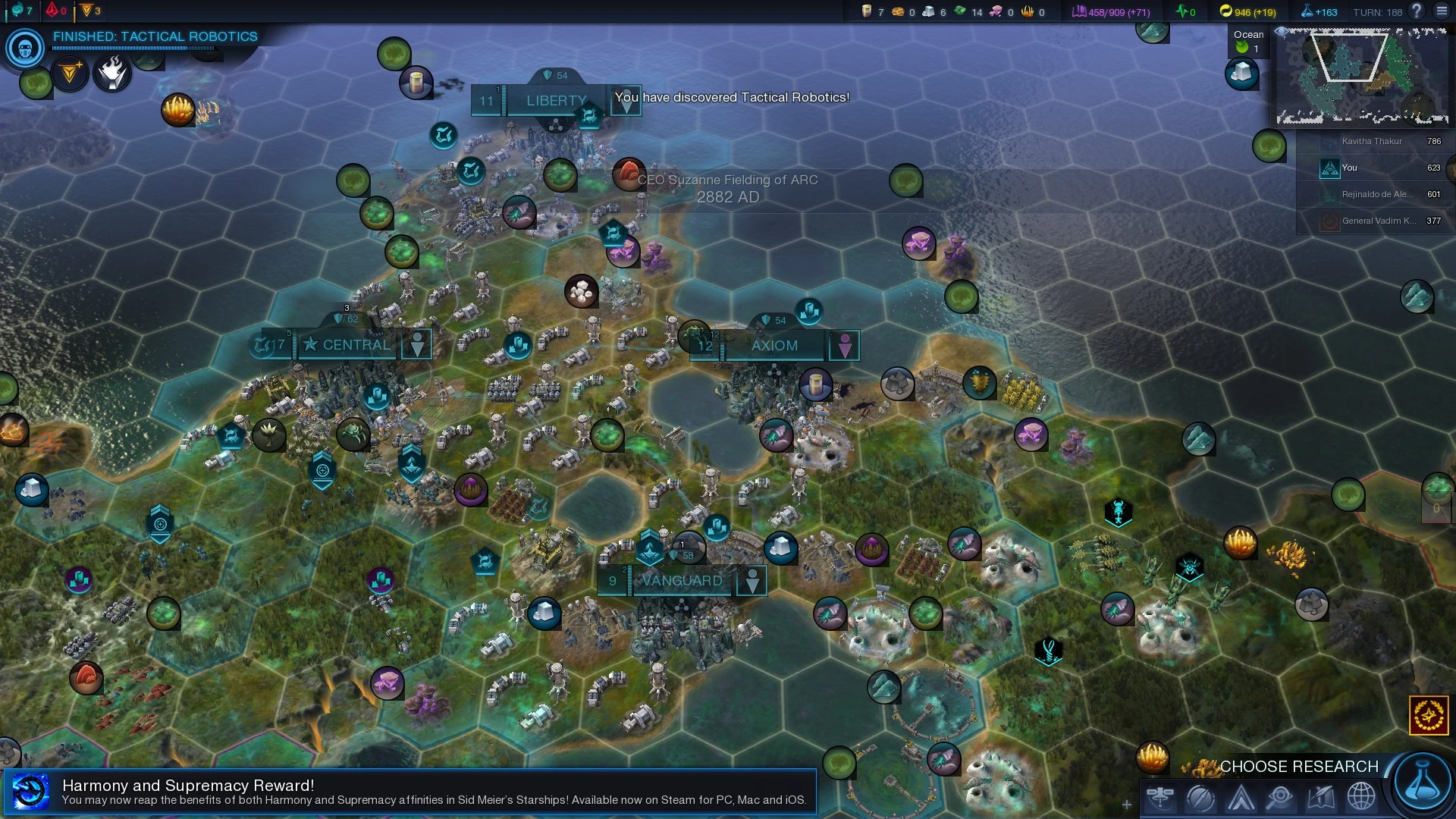The height and width of the screenshot is (819, 1456).
Task: Open the covert operations eye icon
Action: pos(1279,798)
